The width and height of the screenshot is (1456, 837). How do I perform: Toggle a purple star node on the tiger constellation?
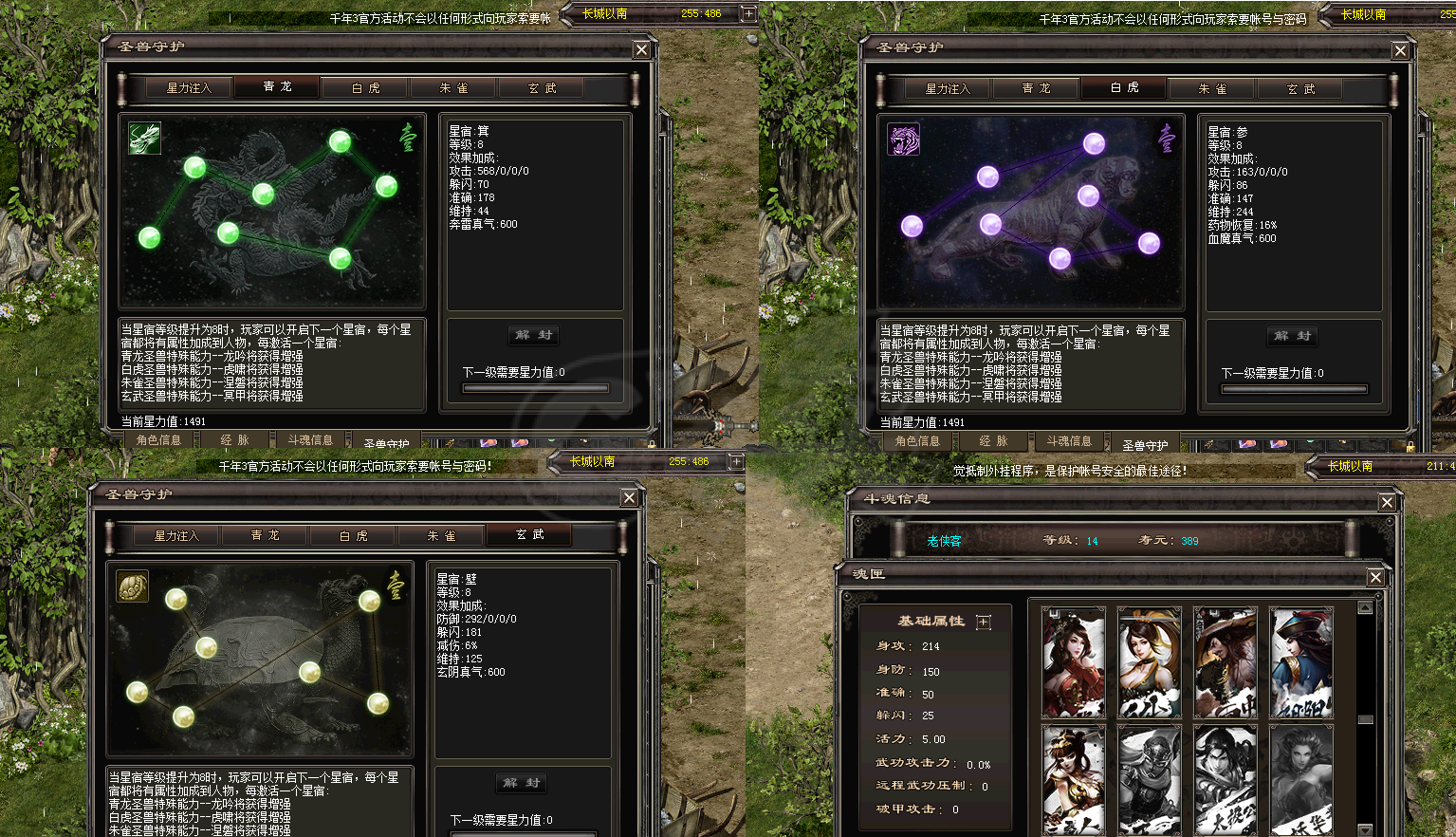[1094, 143]
